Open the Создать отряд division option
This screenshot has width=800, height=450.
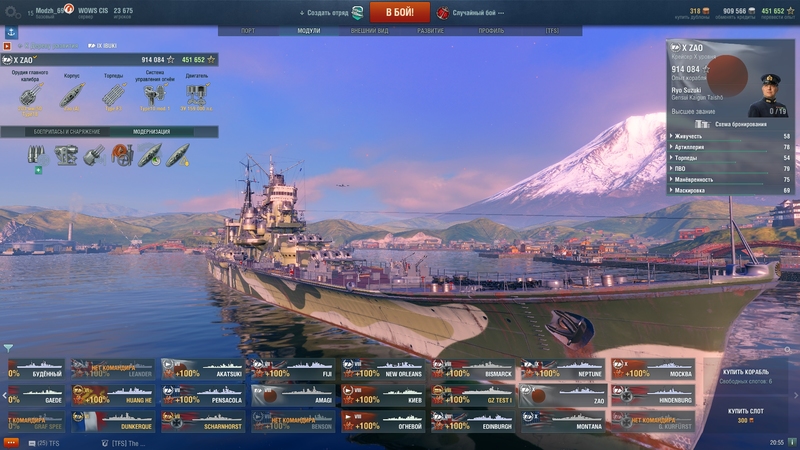pyautogui.click(x=328, y=13)
